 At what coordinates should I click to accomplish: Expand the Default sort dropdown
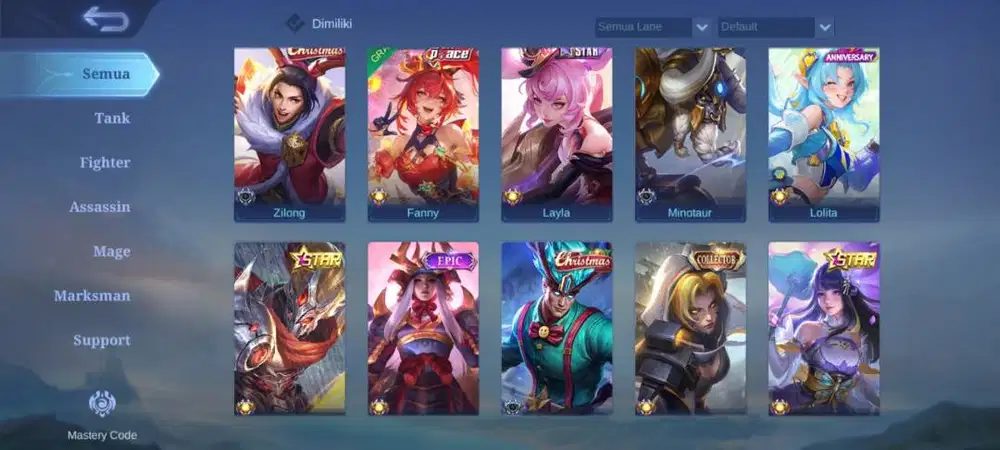coord(775,27)
